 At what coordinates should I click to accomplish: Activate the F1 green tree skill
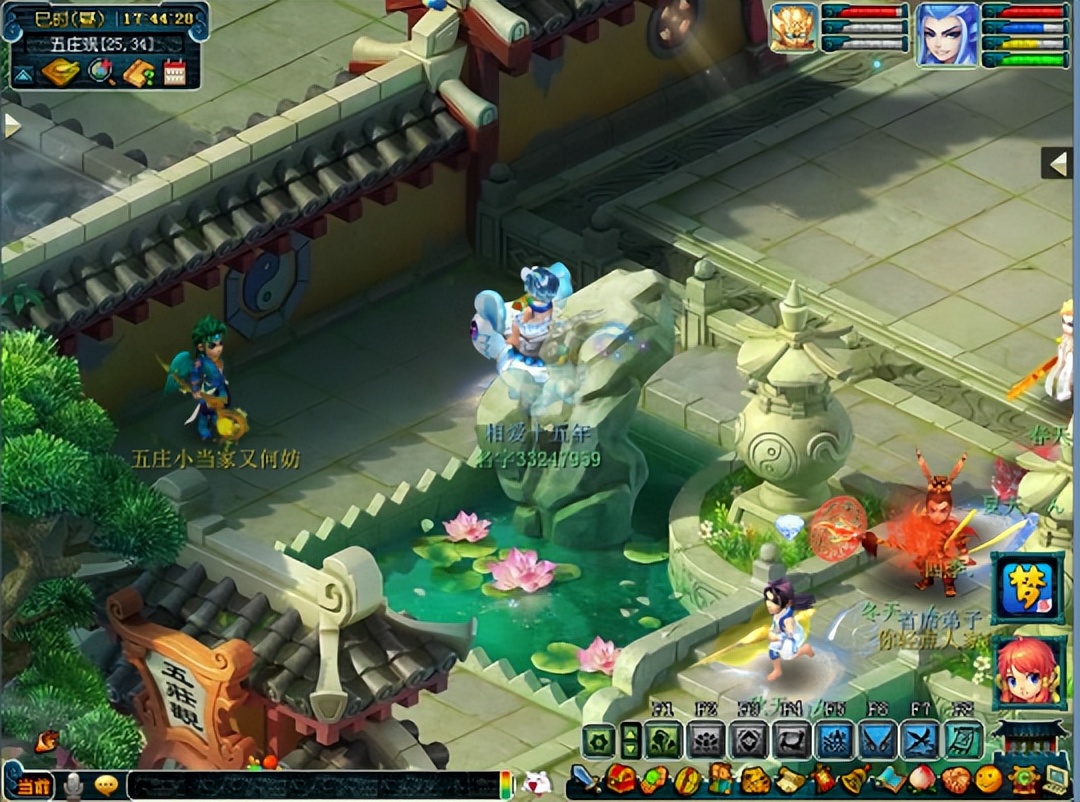point(665,741)
